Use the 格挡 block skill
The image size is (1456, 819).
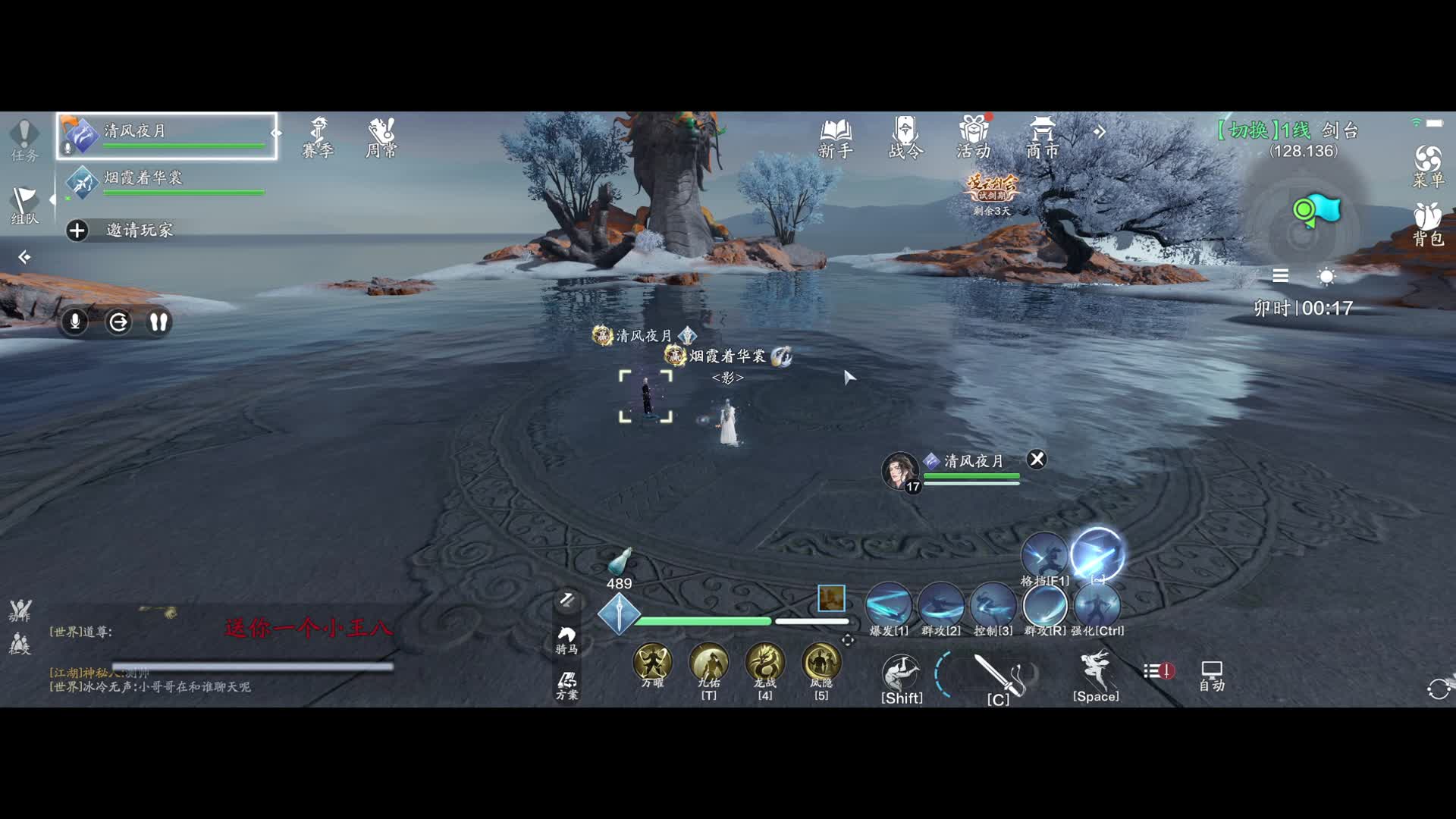pyautogui.click(x=1045, y=557)
